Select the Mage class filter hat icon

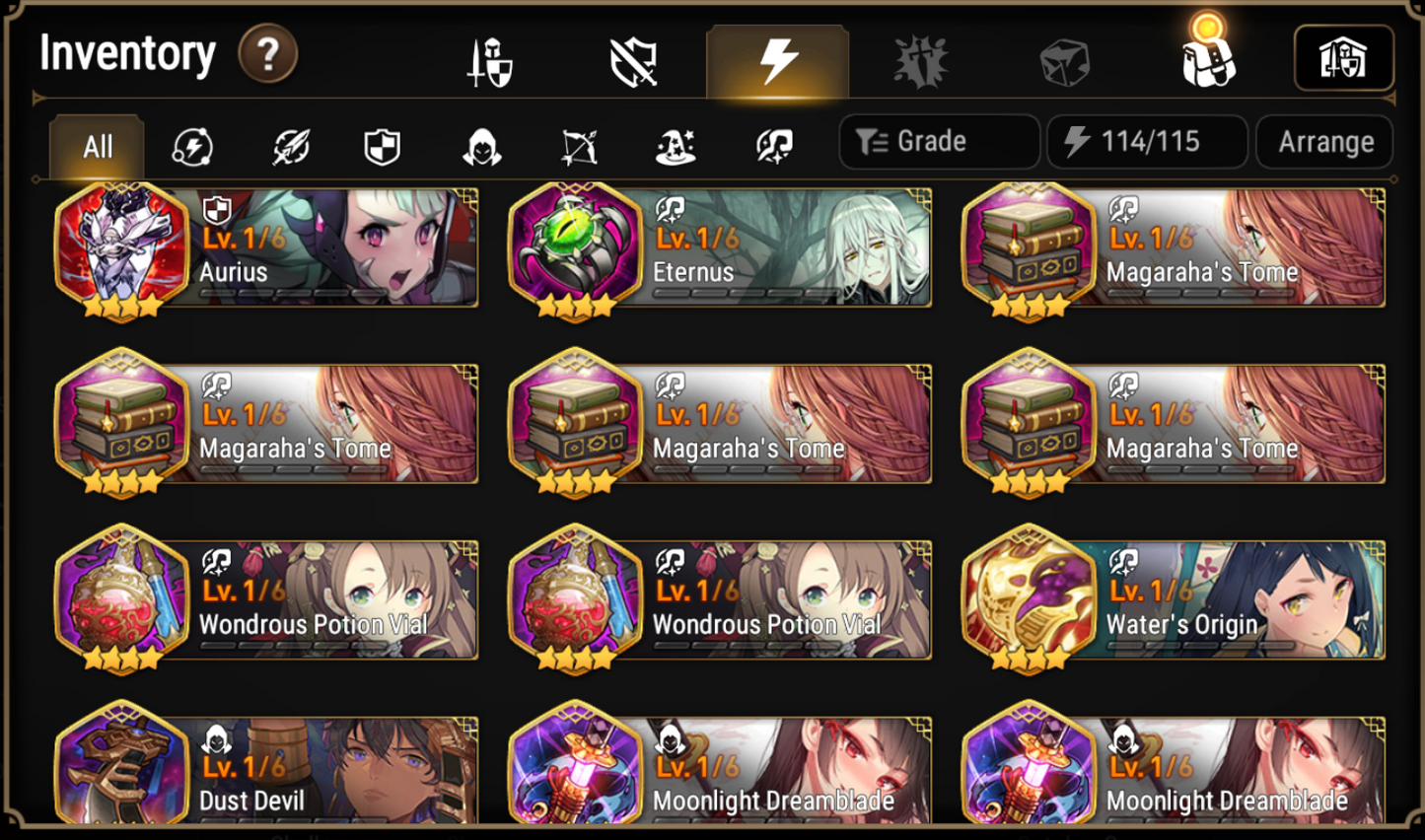(x=677, y=146)
